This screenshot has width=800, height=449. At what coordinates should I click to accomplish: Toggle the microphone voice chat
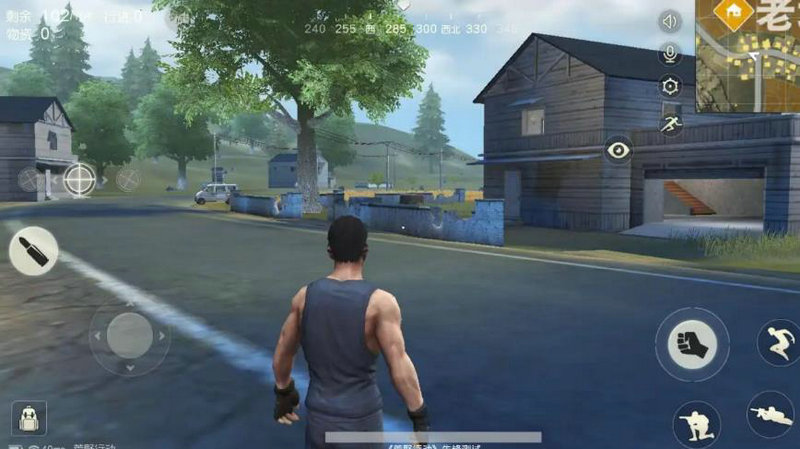[x=669, y=53]
